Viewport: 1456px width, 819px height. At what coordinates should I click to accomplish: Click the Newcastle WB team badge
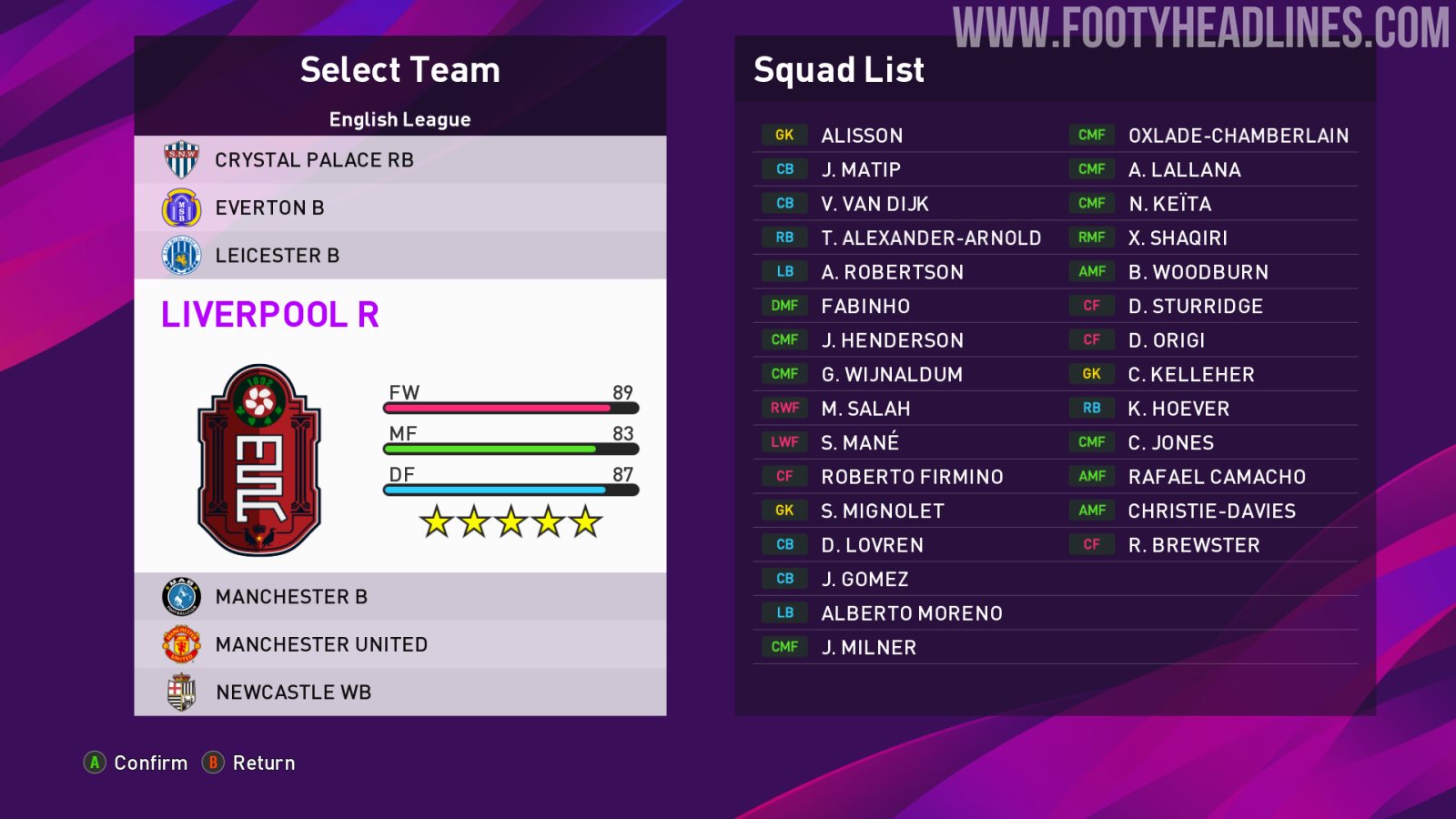pos(178,692)
